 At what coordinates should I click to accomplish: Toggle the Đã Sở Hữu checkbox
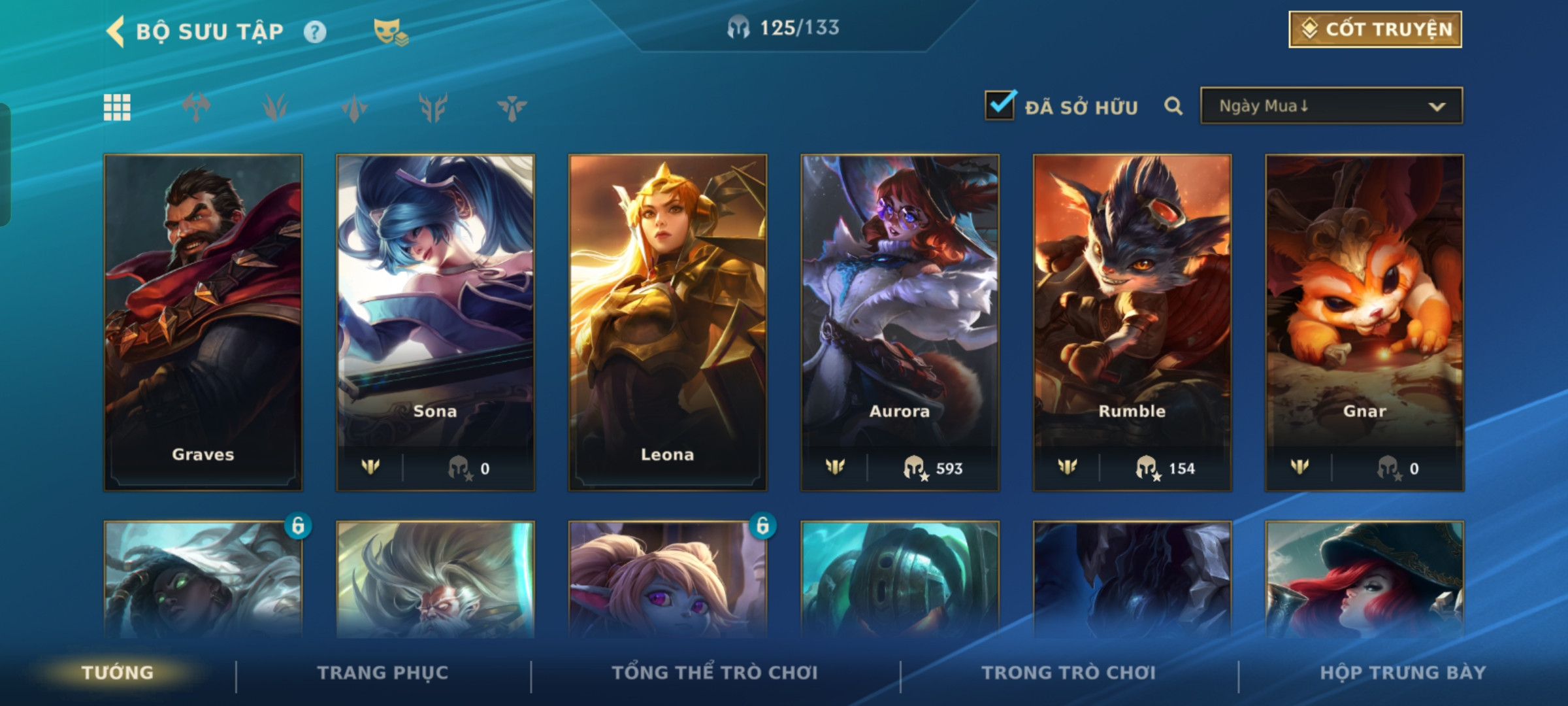(x=1000, y=106)
